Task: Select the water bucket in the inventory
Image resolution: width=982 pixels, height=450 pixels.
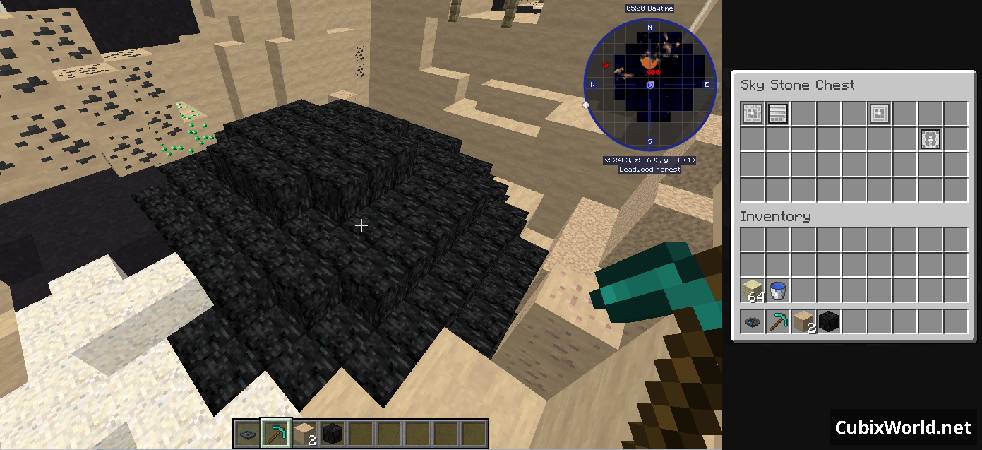Action: click(778, 290)
